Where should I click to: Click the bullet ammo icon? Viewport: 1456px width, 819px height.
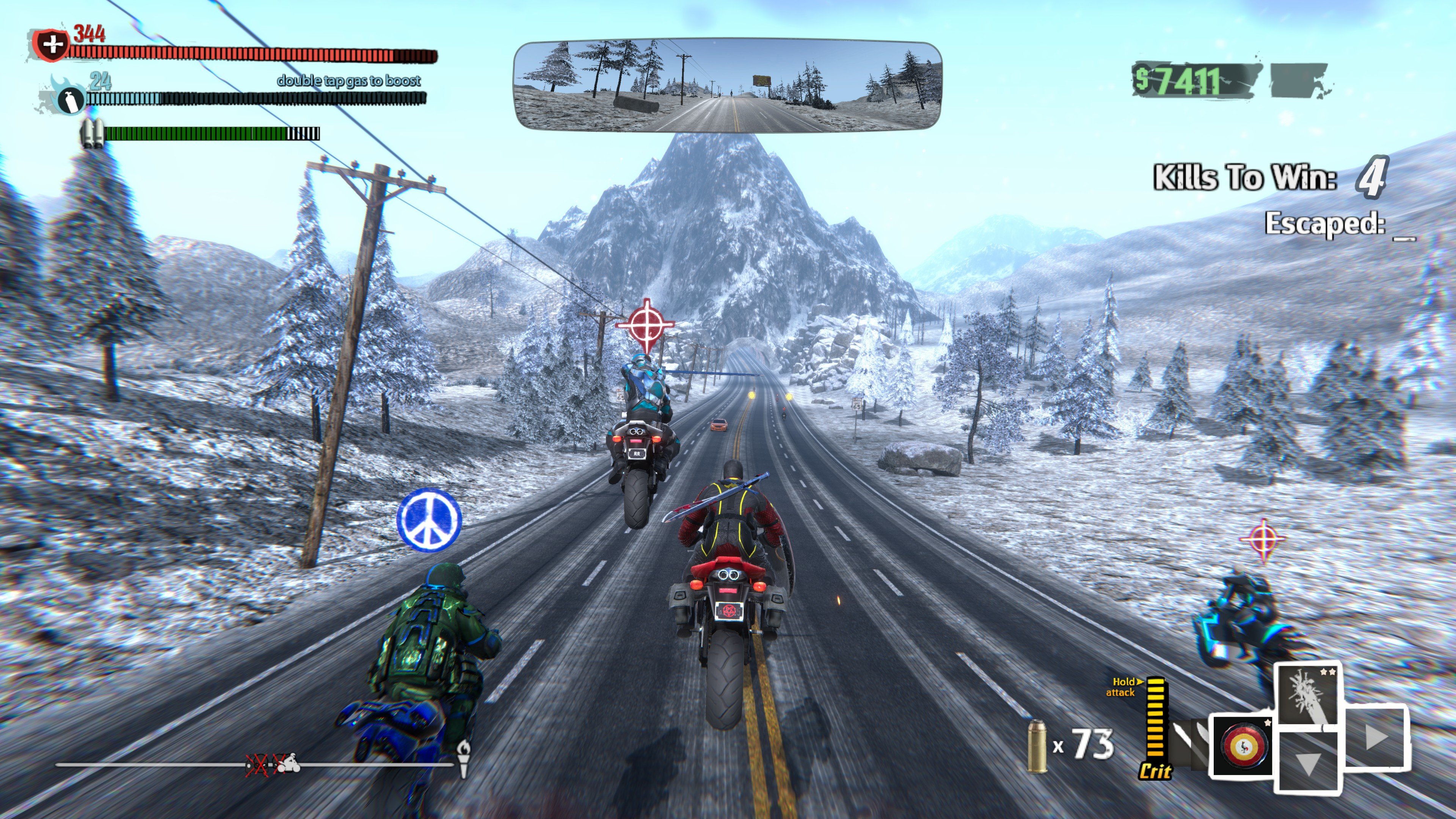1036,747
